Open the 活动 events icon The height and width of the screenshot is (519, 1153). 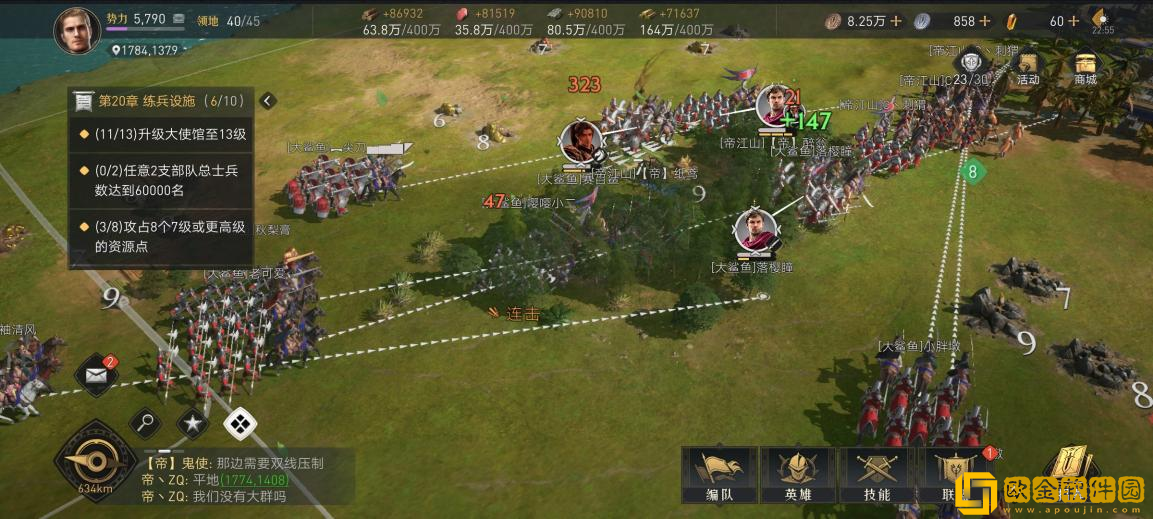[x=1027, y=66]
